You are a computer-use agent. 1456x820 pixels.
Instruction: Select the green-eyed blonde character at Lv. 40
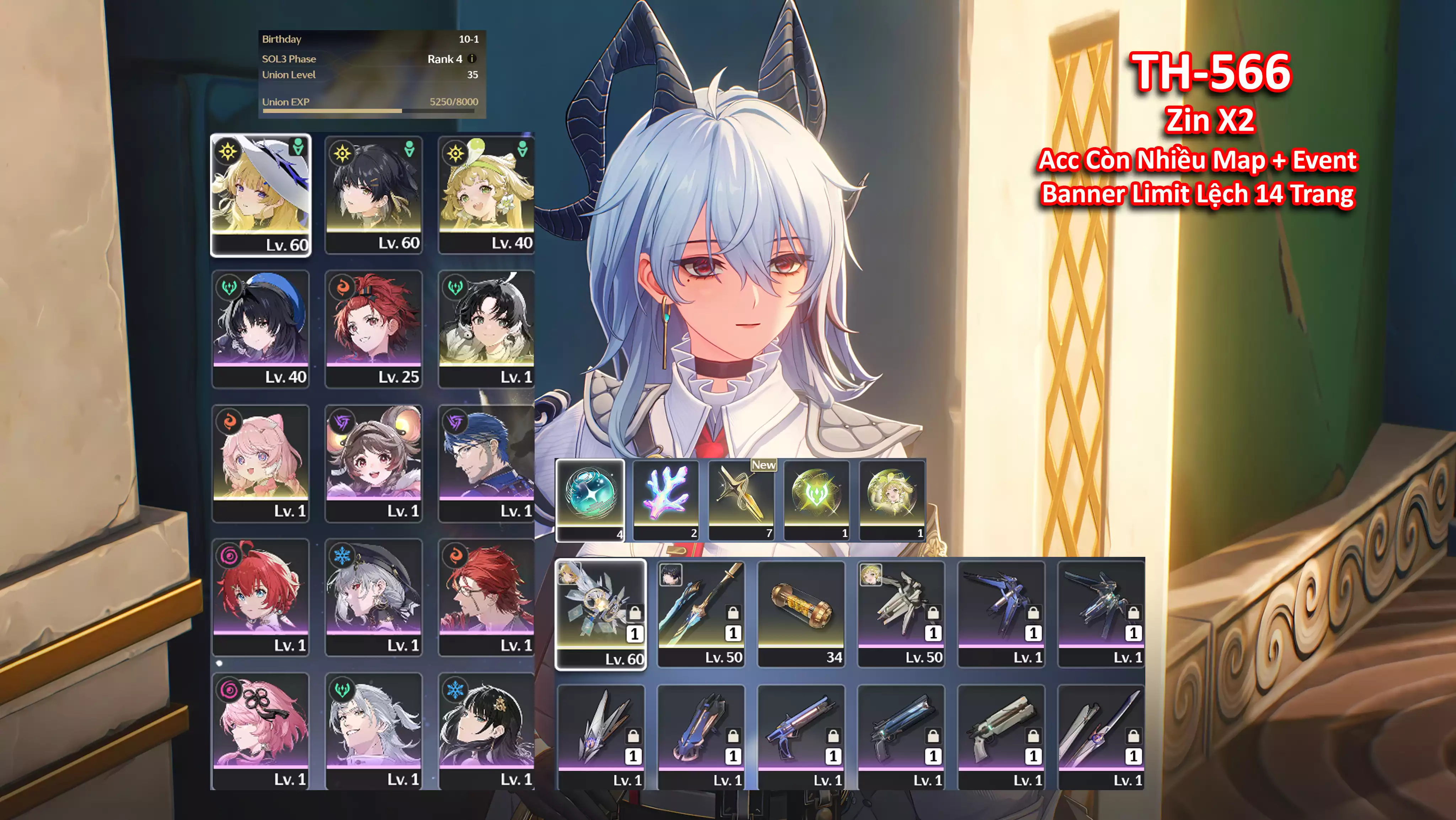coord(486,195)
